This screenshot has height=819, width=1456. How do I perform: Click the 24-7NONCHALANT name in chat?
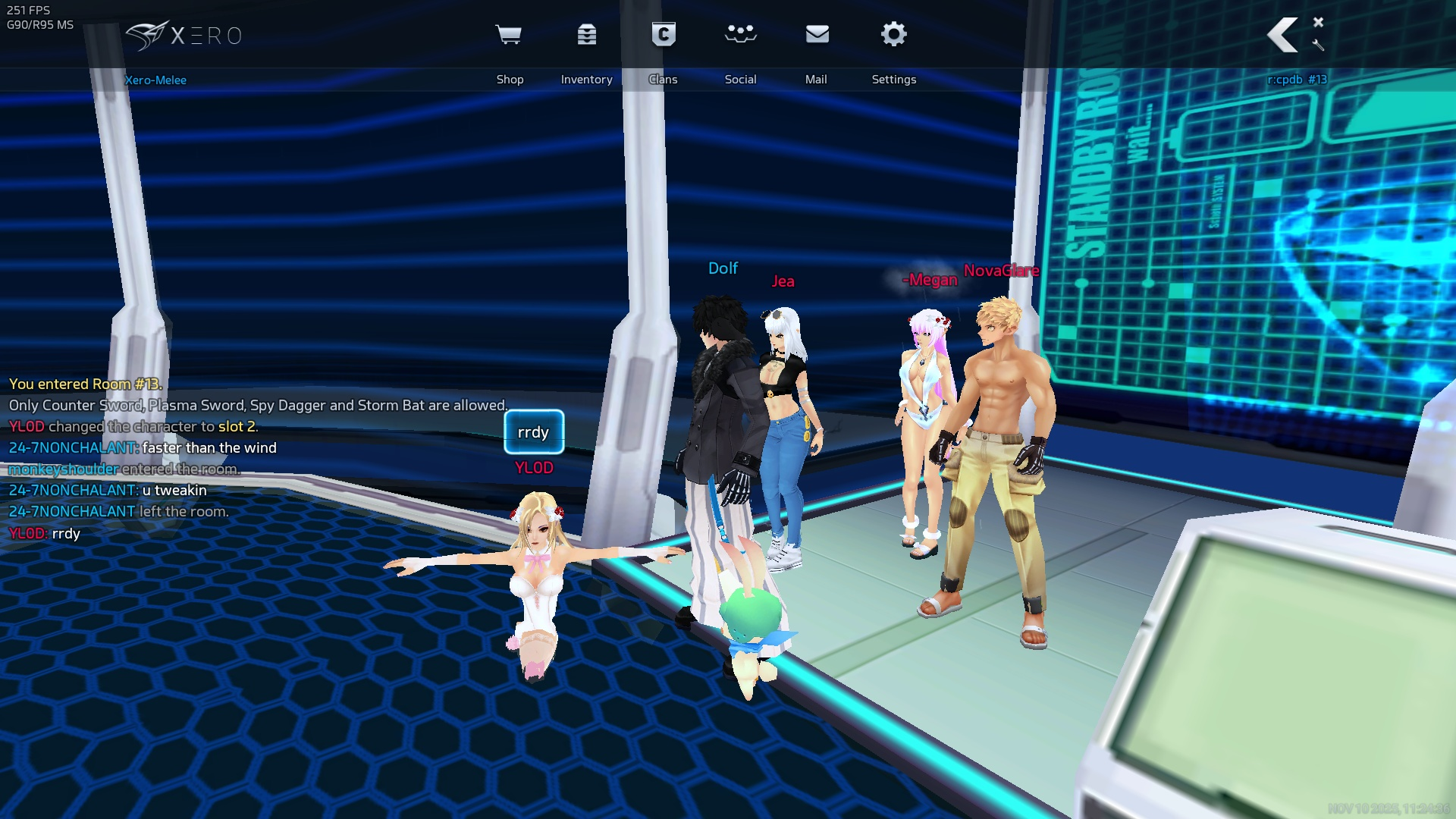click(73, 448)
